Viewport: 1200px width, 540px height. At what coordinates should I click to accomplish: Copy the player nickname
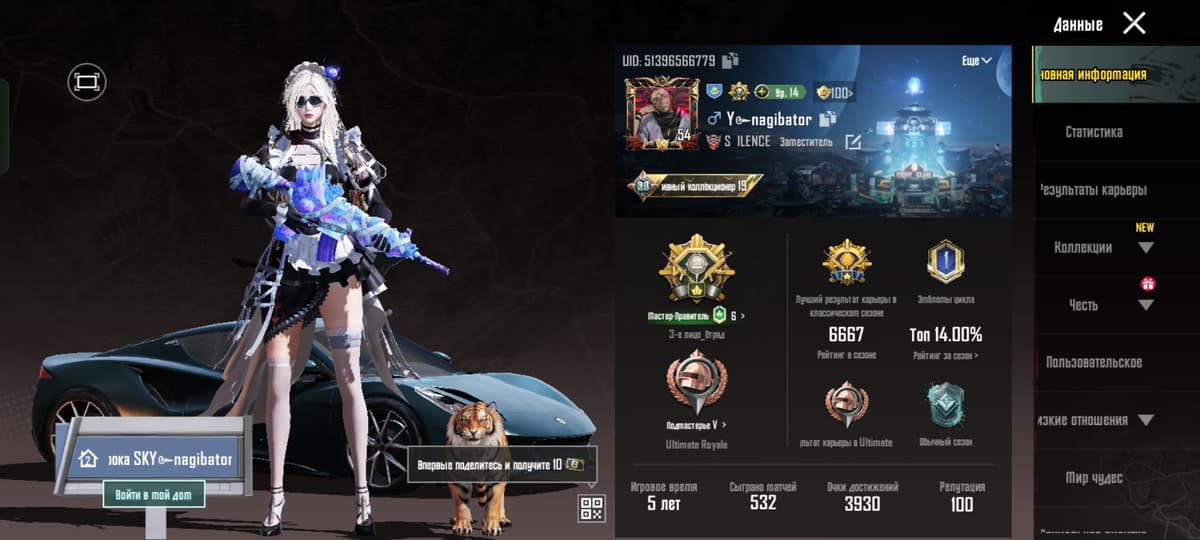pos(828,119)
